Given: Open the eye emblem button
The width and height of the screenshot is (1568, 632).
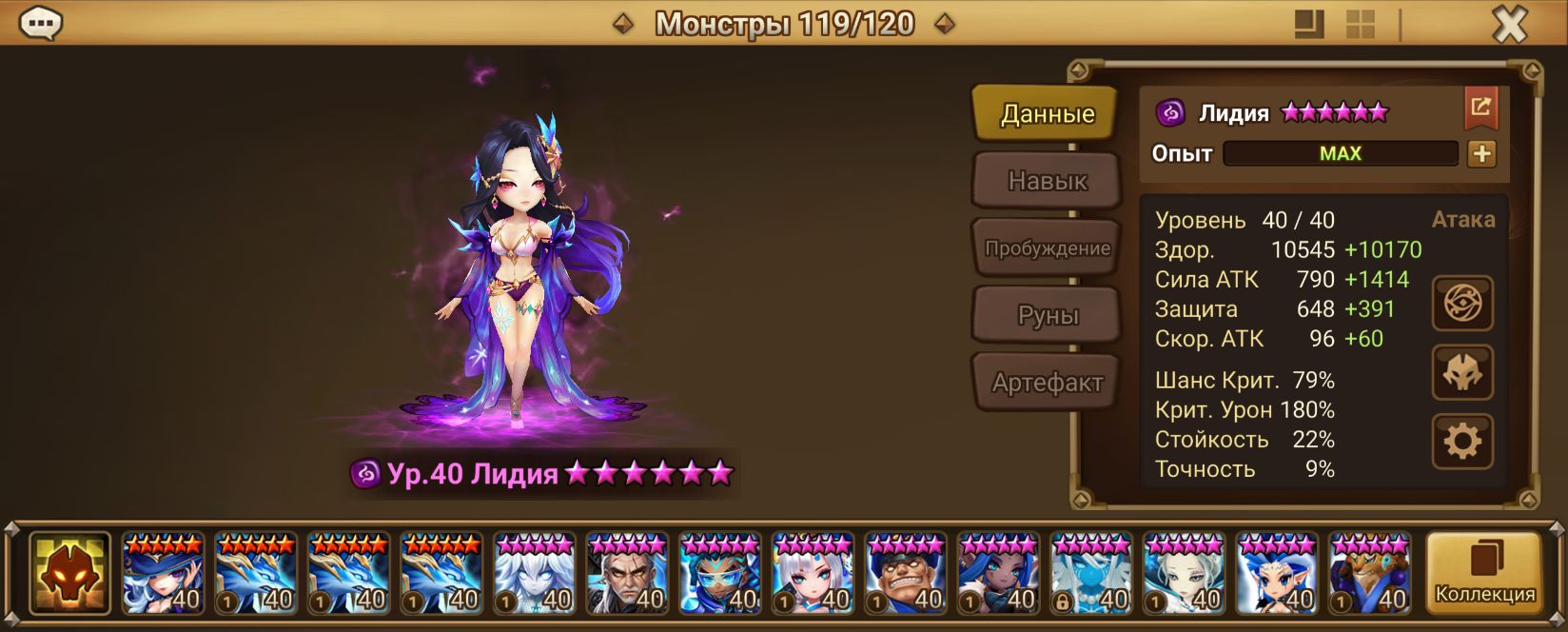Looking at the screenshot, I should tap(1462, 304).
